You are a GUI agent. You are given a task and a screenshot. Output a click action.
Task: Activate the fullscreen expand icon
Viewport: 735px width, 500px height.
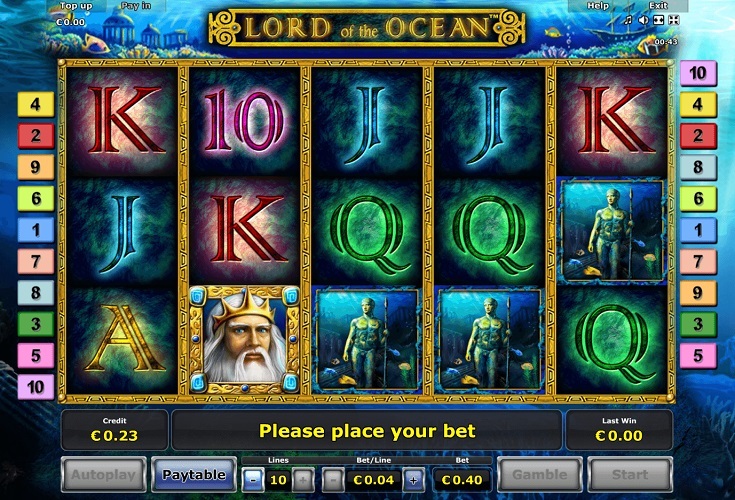pyautogui.click(x=673, y=19)
